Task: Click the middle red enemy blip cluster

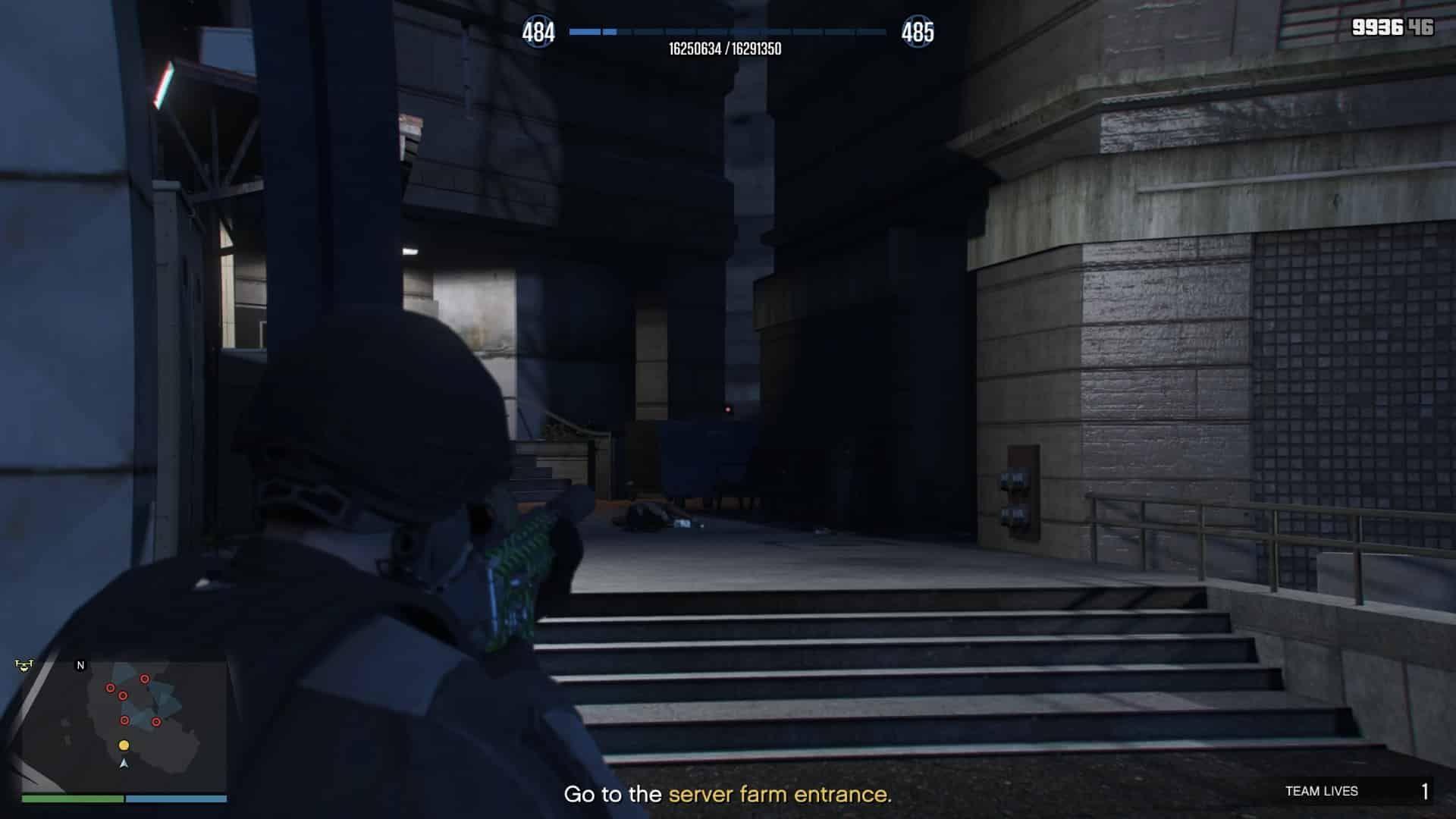Action: (x=124, y=696)
